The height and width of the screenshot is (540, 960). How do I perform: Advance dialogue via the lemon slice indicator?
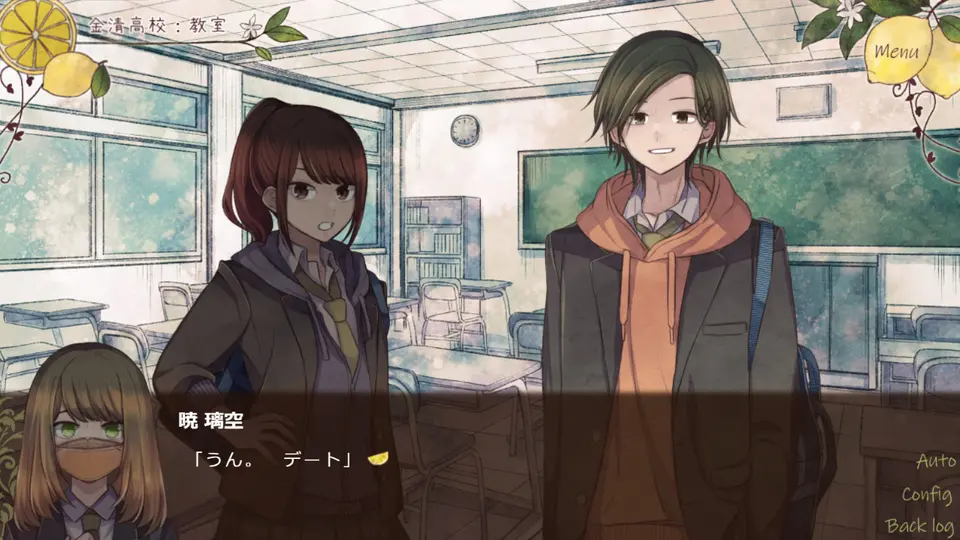(378, 459)
